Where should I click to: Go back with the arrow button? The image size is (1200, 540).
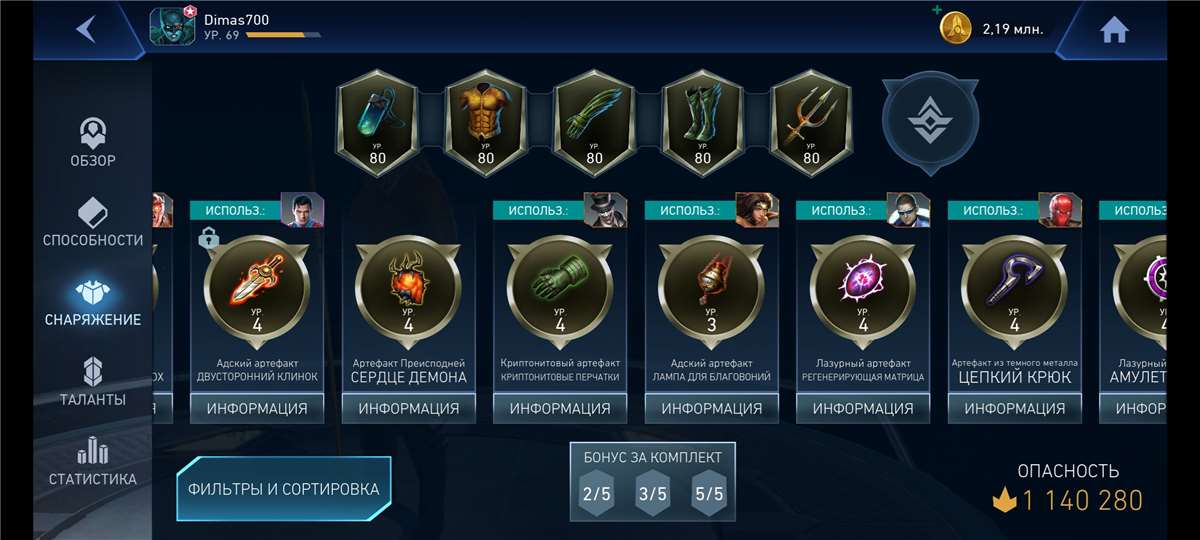pyautogui.click(x=87, y=29)
